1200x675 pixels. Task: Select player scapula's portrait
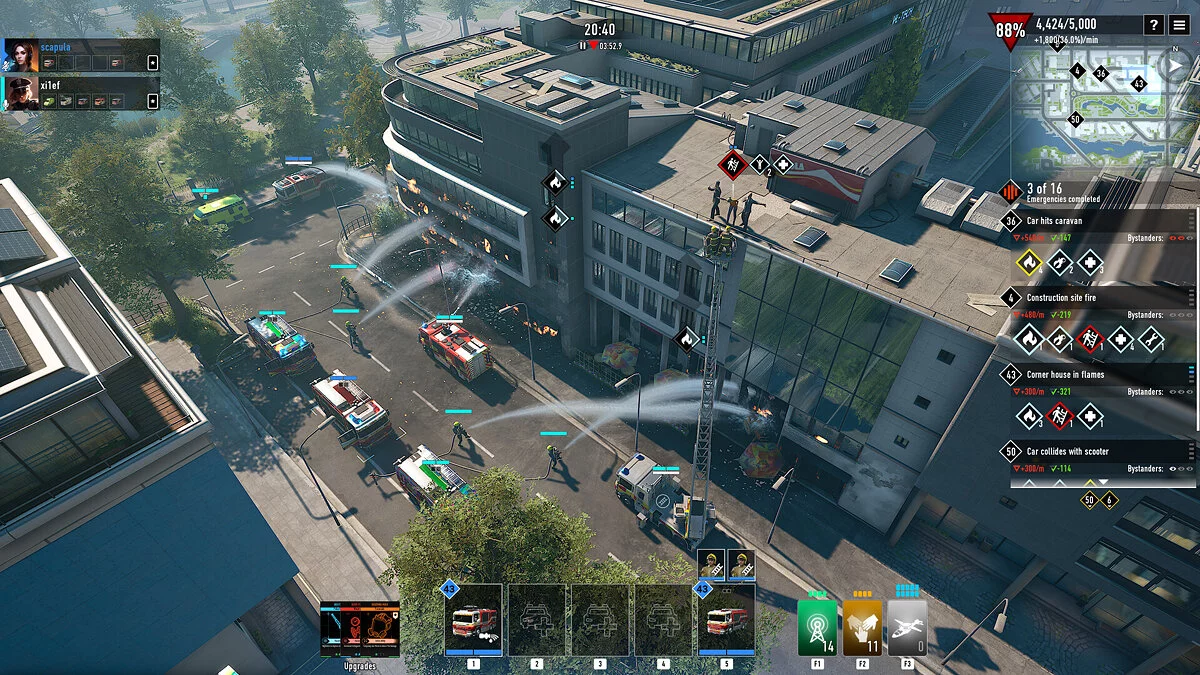21,55
